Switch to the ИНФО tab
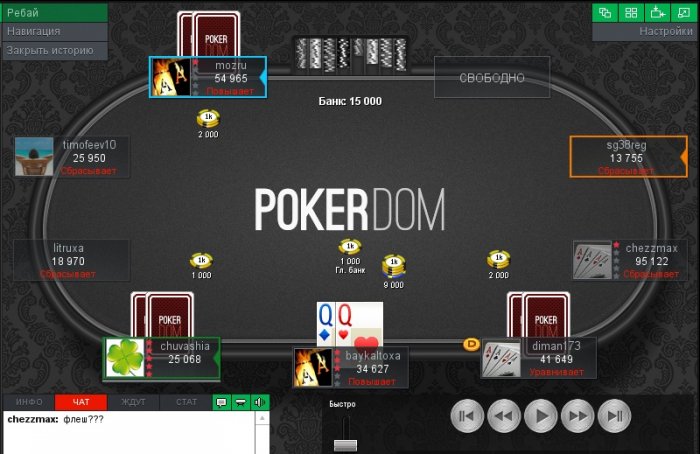The height and width of the screenshot is (454, 700). click(x=29, y=402)
